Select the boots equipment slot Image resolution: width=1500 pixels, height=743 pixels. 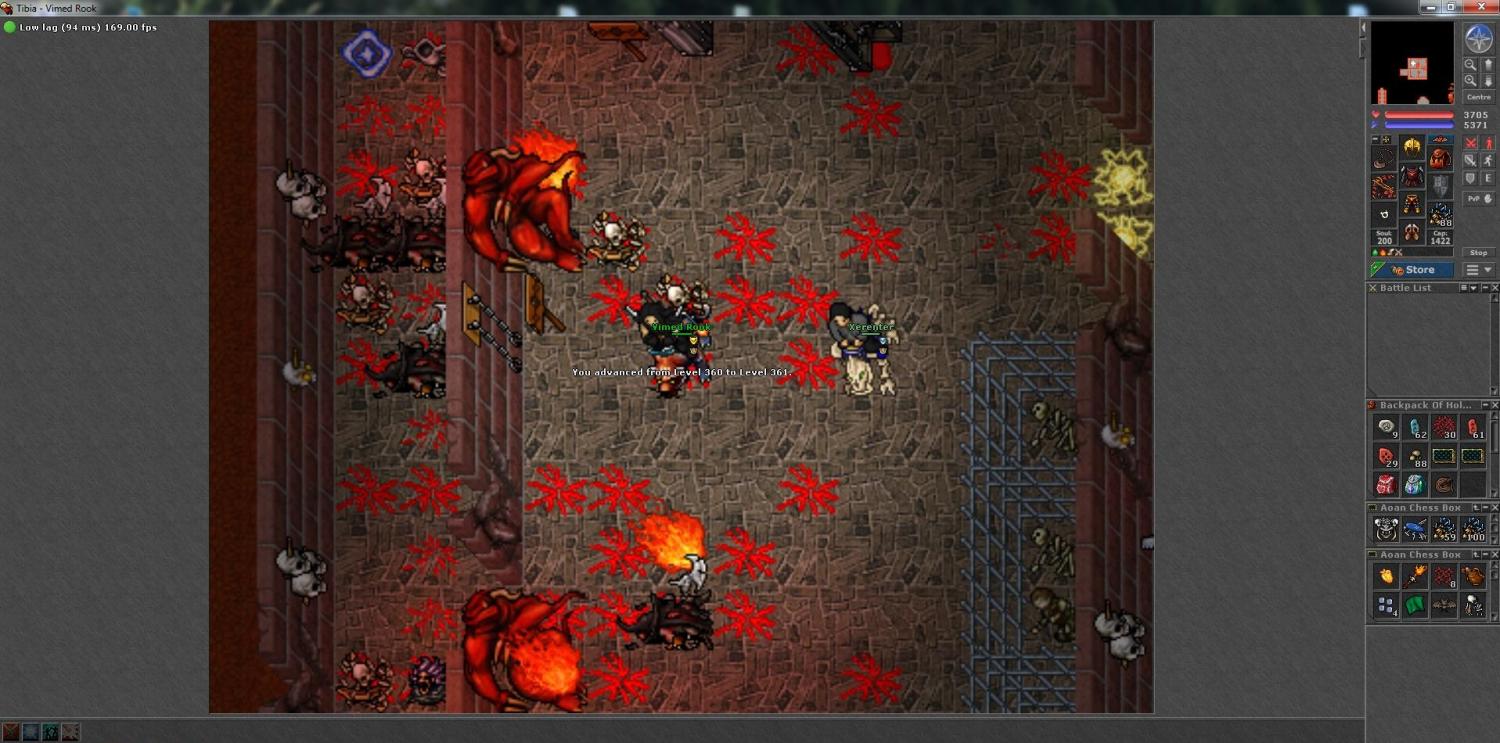click(1412, 233)
